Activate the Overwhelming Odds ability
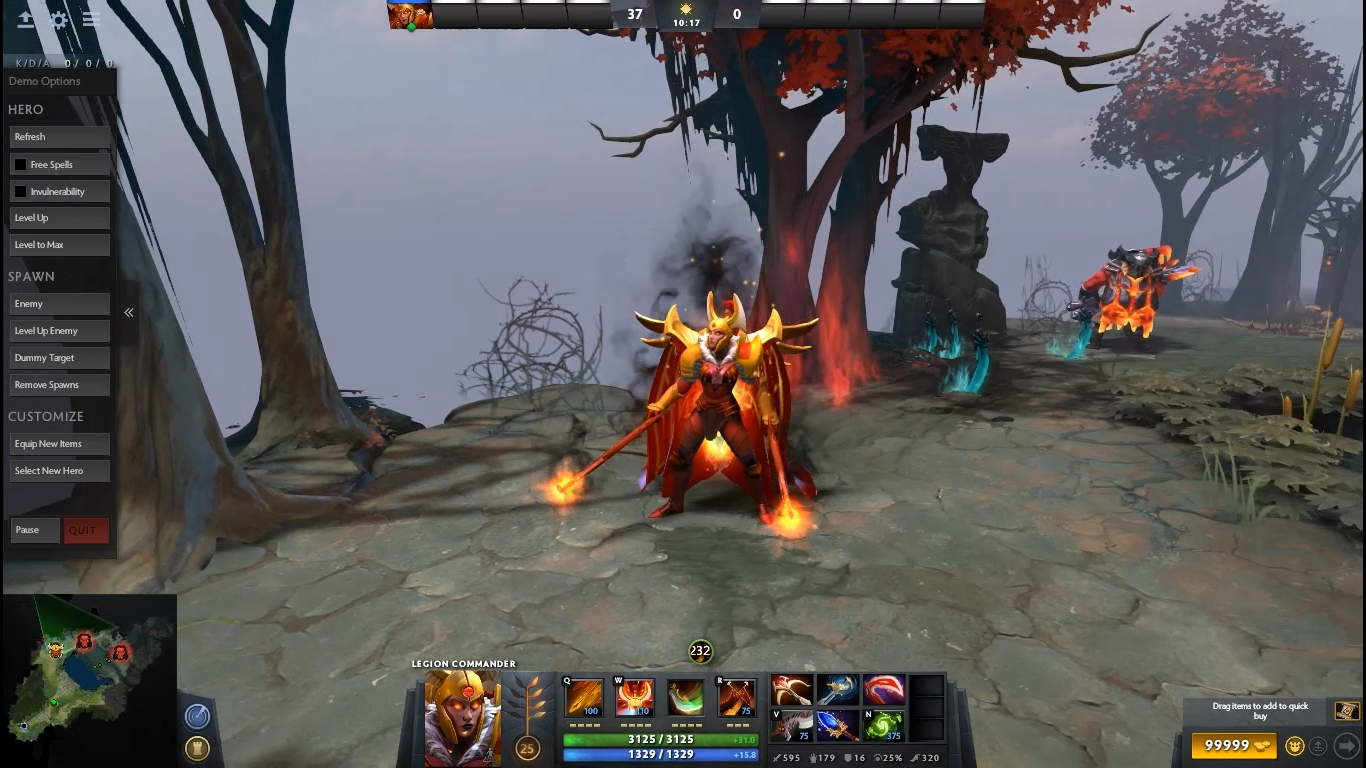 tap(585, 698)
